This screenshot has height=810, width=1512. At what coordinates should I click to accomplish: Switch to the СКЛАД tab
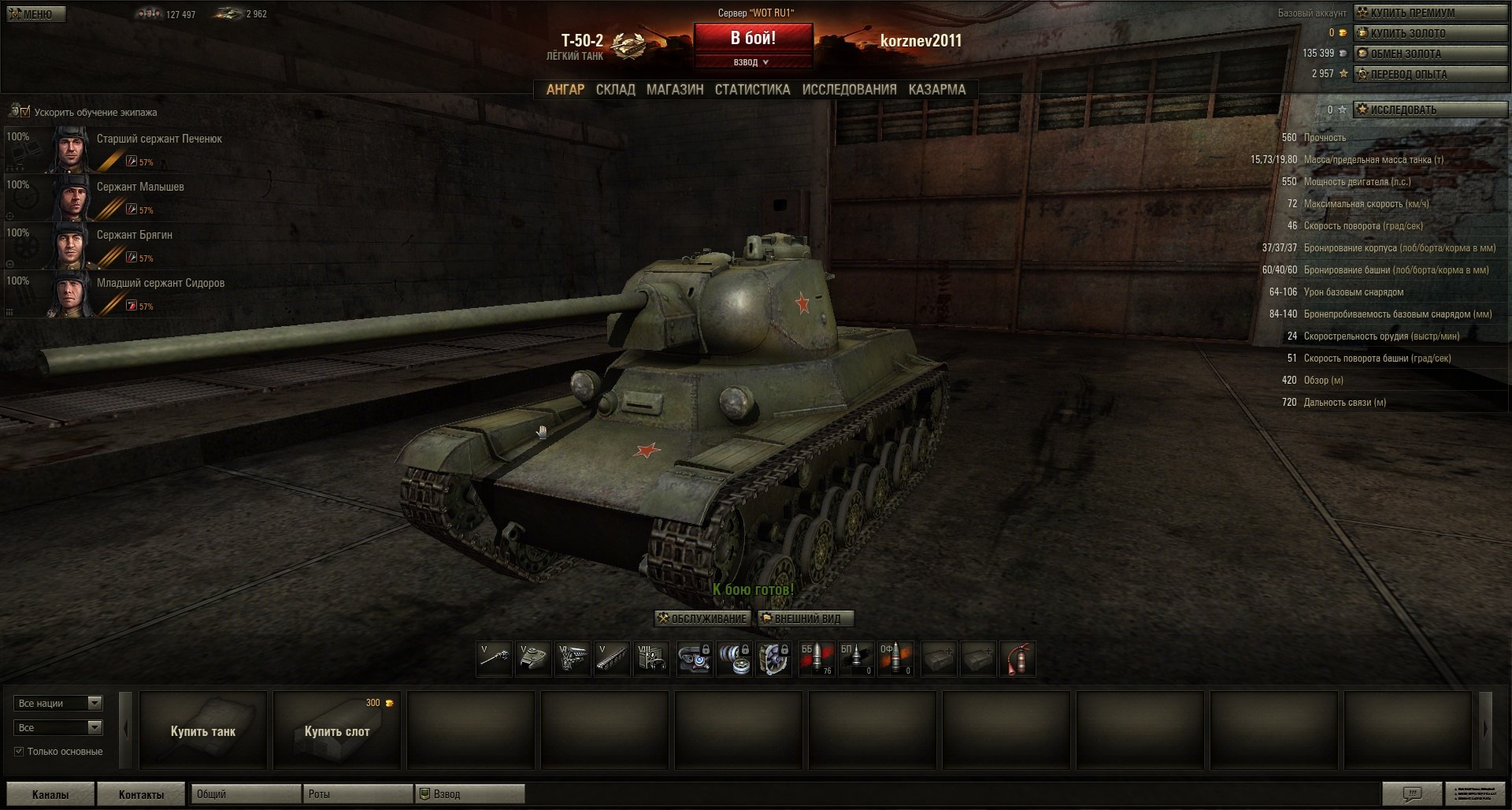click(615, 90)
